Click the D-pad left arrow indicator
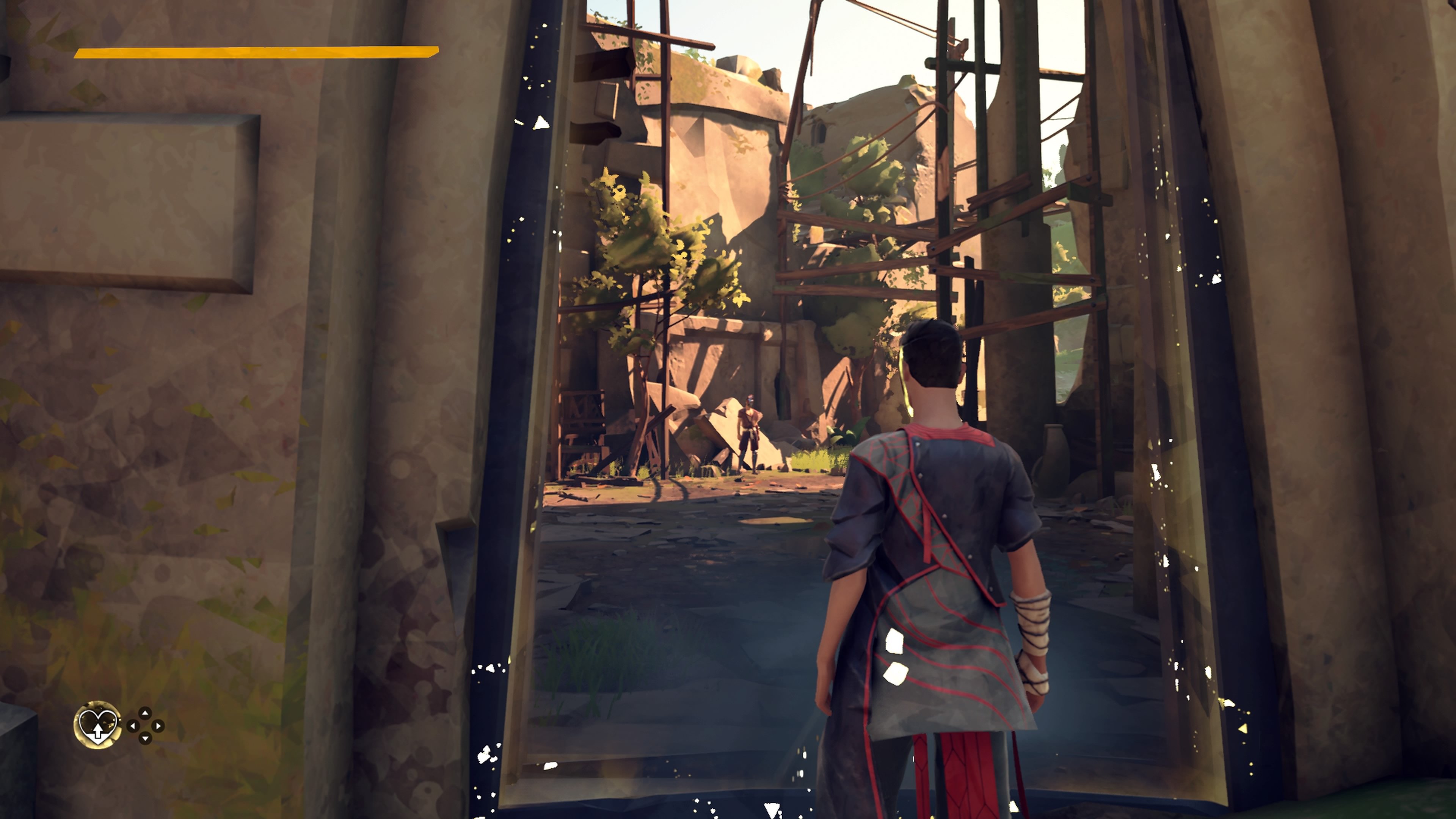This screenshot has height=819, width=1456. coord(133,727)
